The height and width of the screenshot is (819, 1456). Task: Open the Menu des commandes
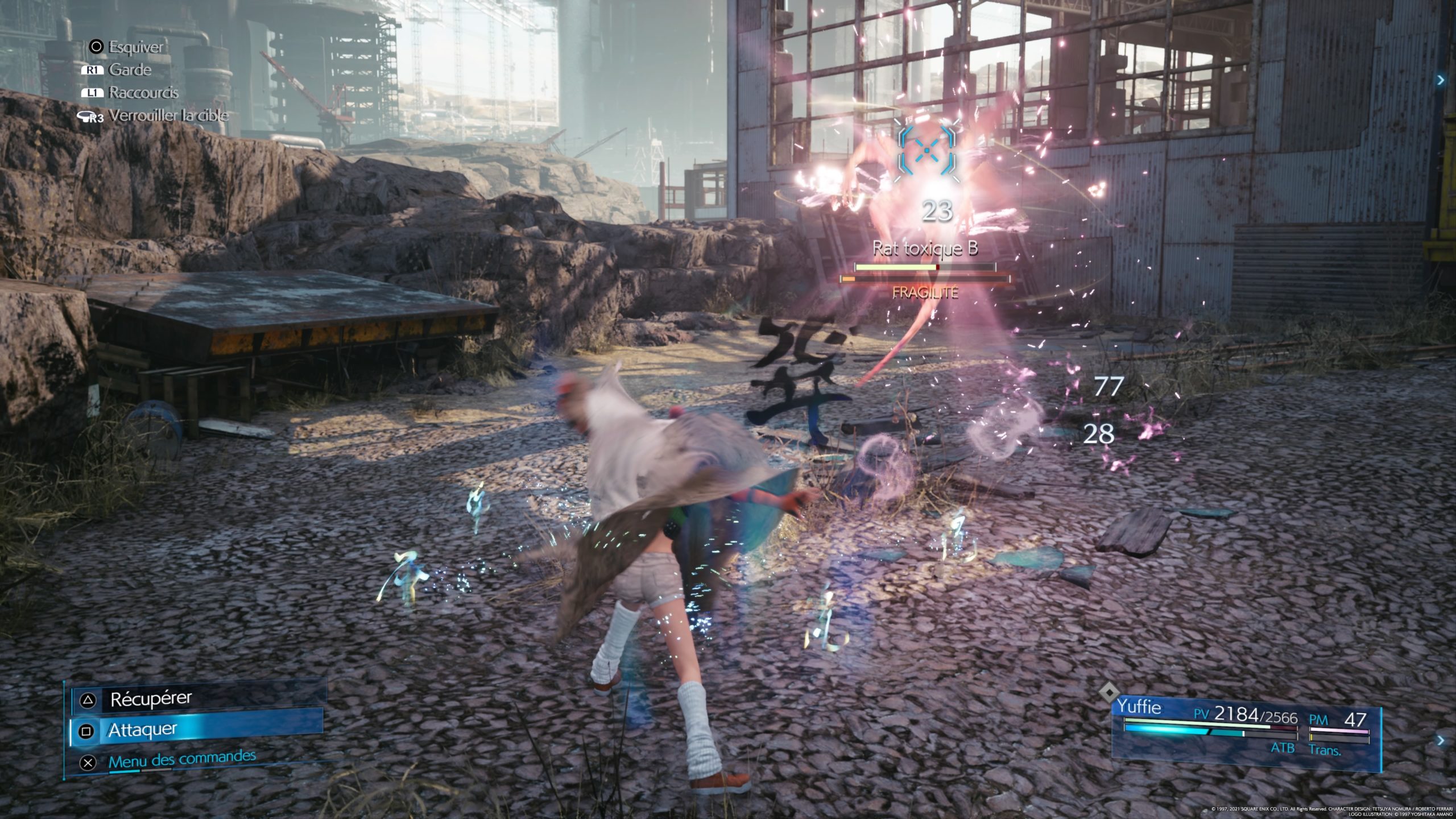181,759
